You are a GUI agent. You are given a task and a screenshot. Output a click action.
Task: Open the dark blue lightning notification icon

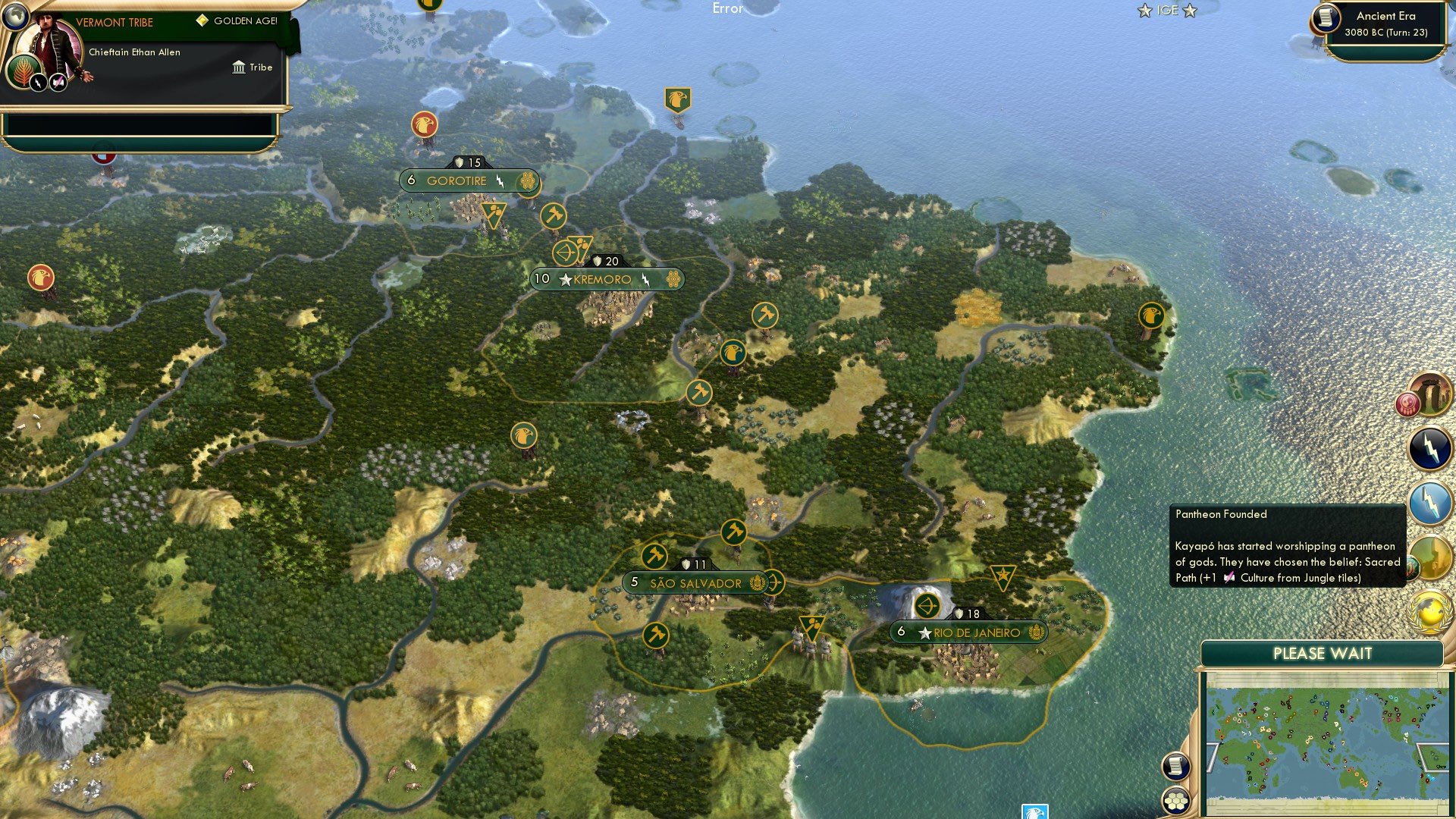[1428, 447]
